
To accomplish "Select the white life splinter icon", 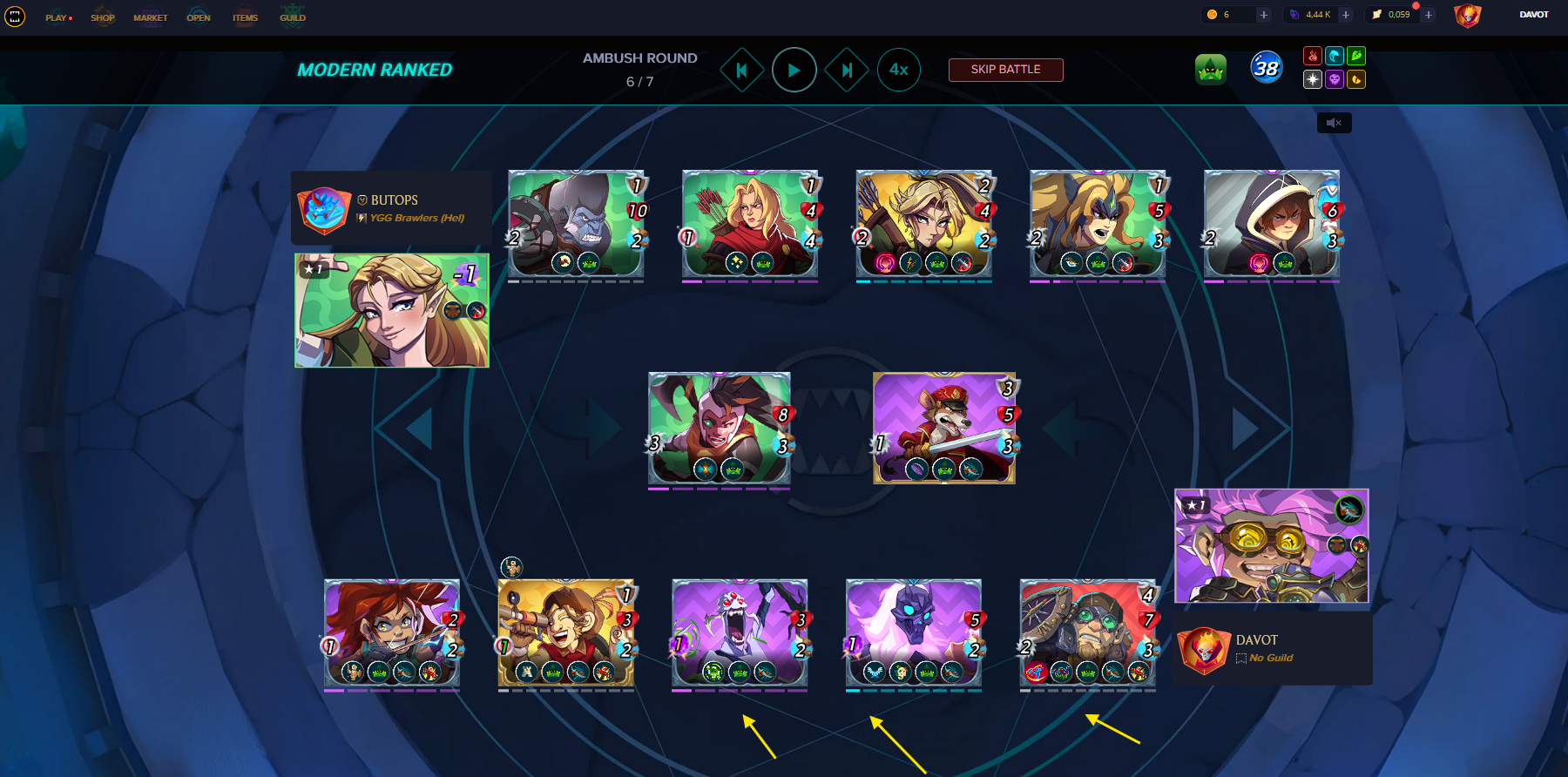I will coord(1313,79).
